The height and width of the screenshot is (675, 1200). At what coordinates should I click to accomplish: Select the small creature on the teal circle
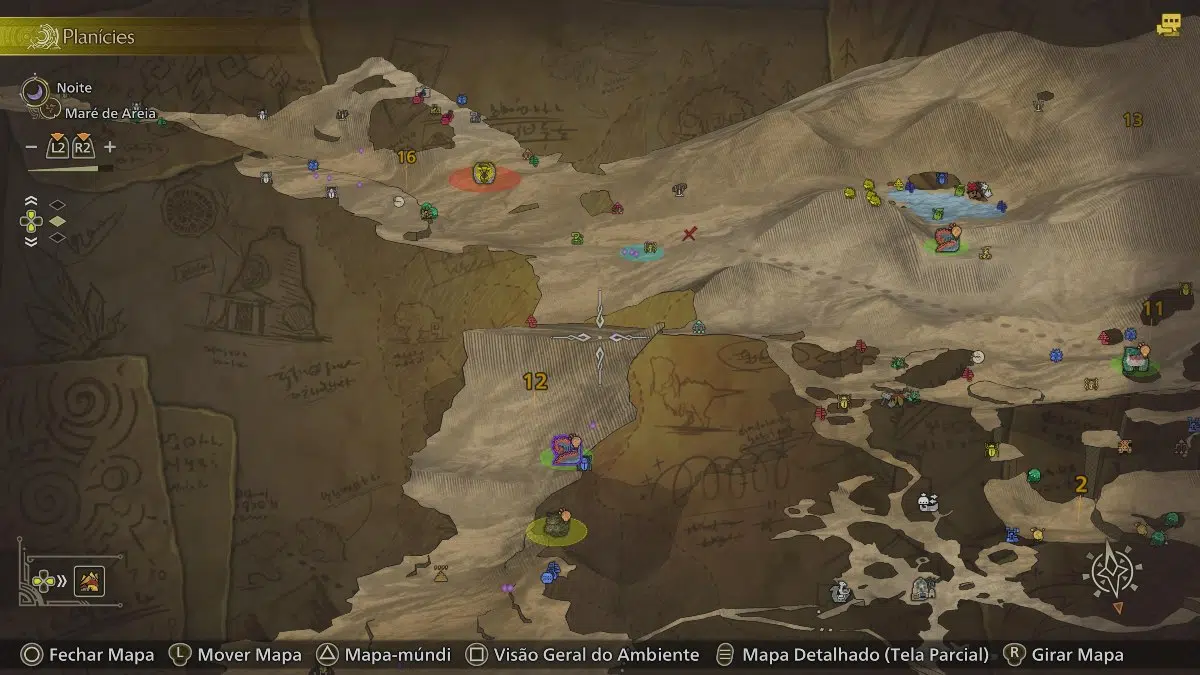click(x=649, y=248)
